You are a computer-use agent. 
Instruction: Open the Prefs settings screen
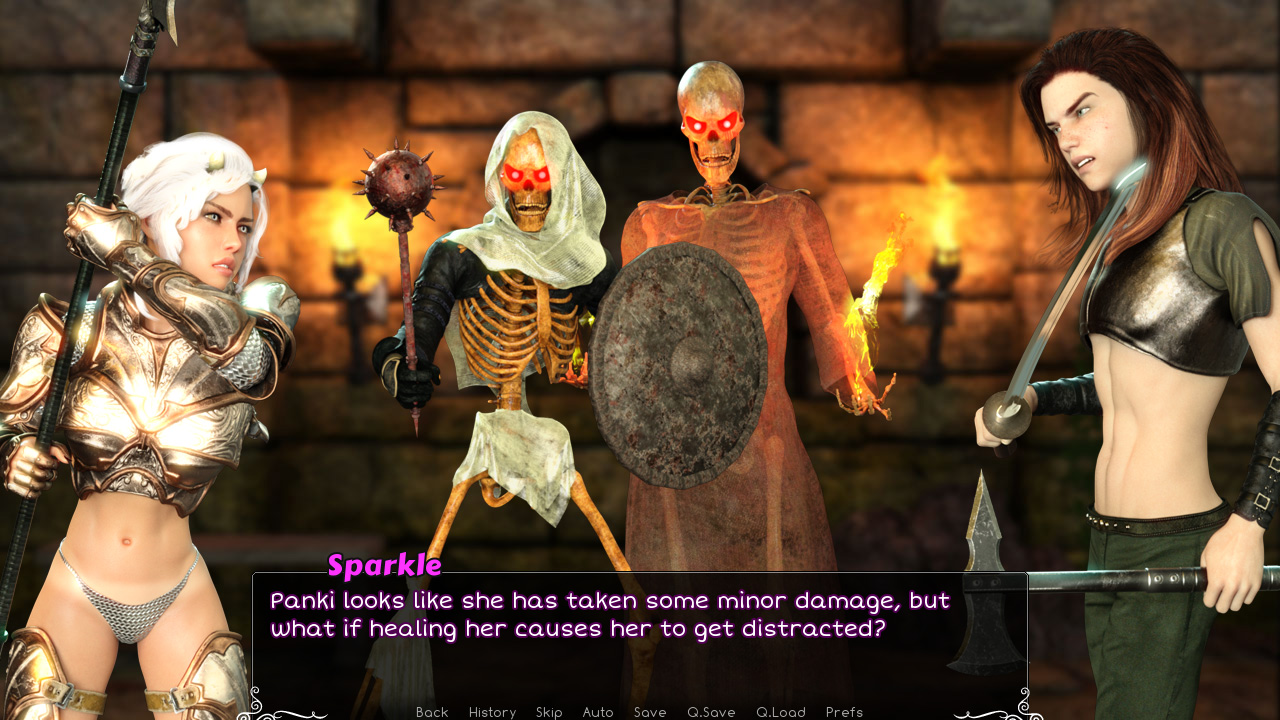(x=846, y=712)
